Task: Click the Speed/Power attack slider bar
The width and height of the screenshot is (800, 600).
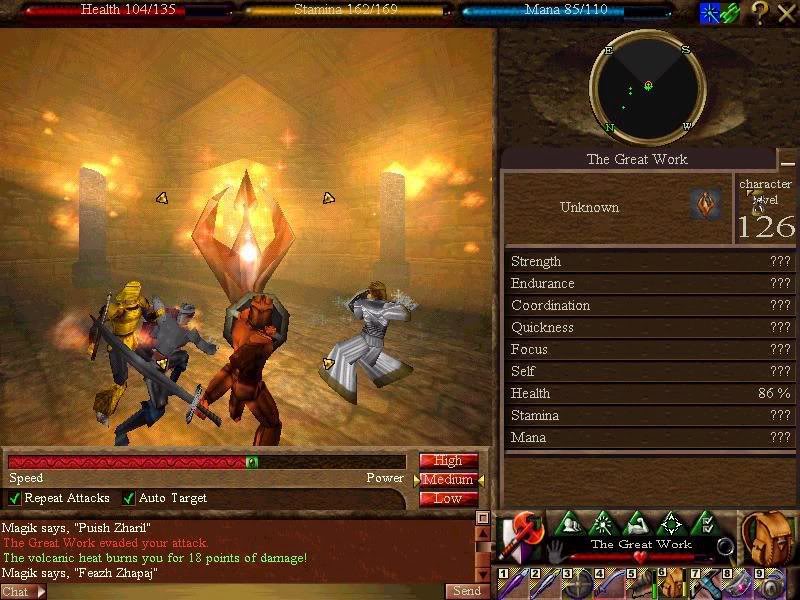Action: tap(206, 462)
